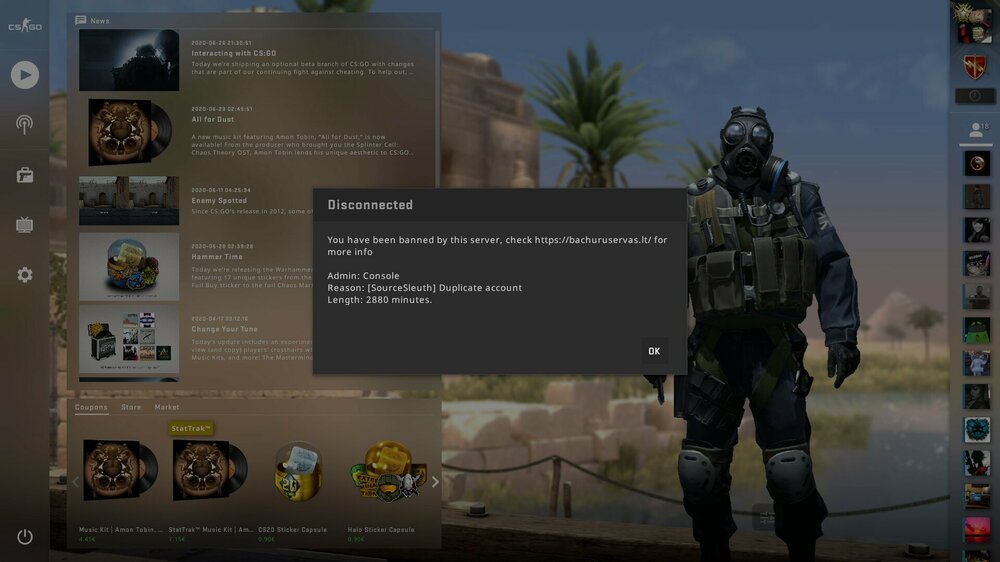1000x562 pixels.
Task: Open the Watch TV menu
Action: tap(25, 225)
